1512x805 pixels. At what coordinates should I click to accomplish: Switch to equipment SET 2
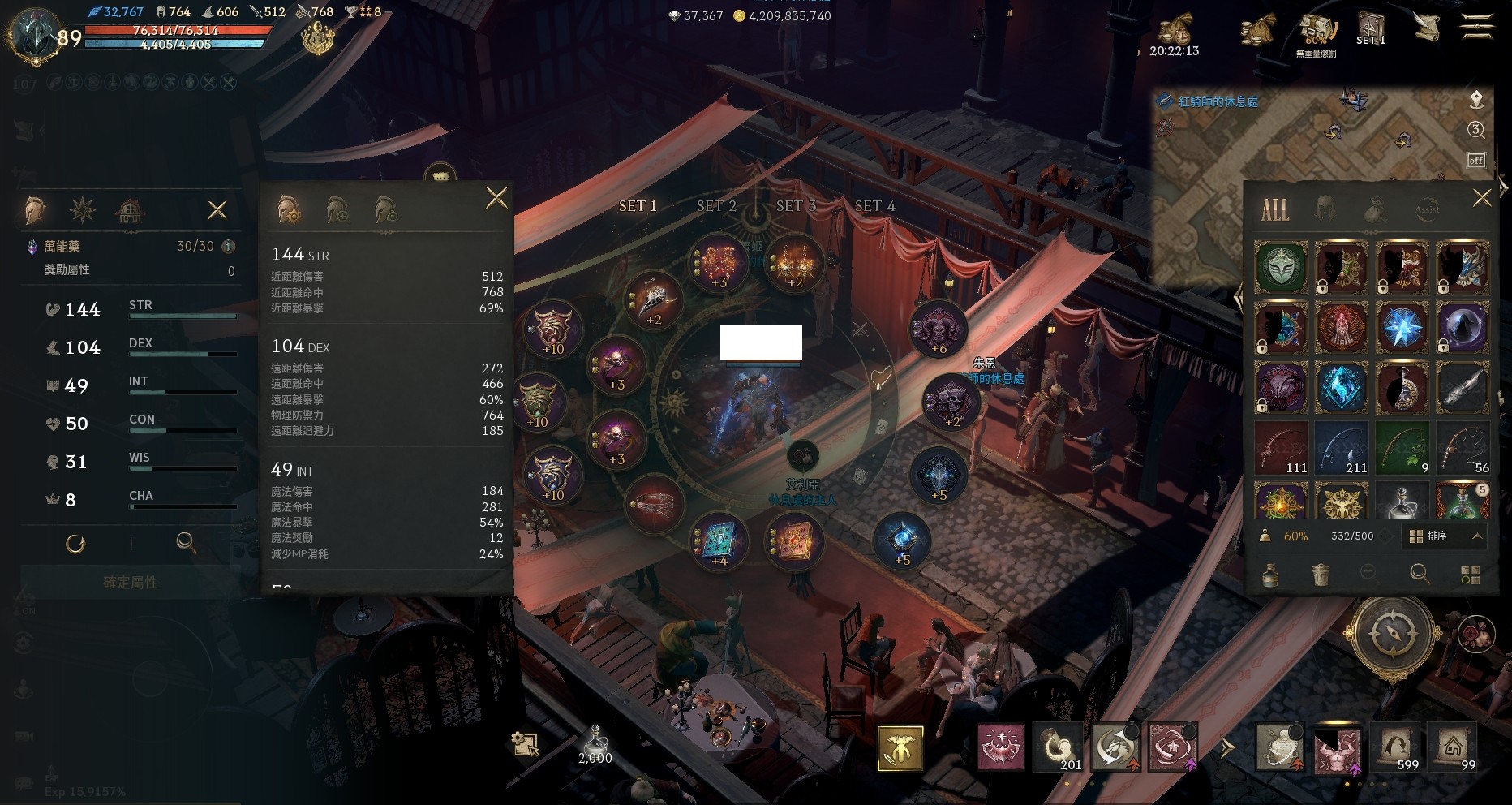716,206
